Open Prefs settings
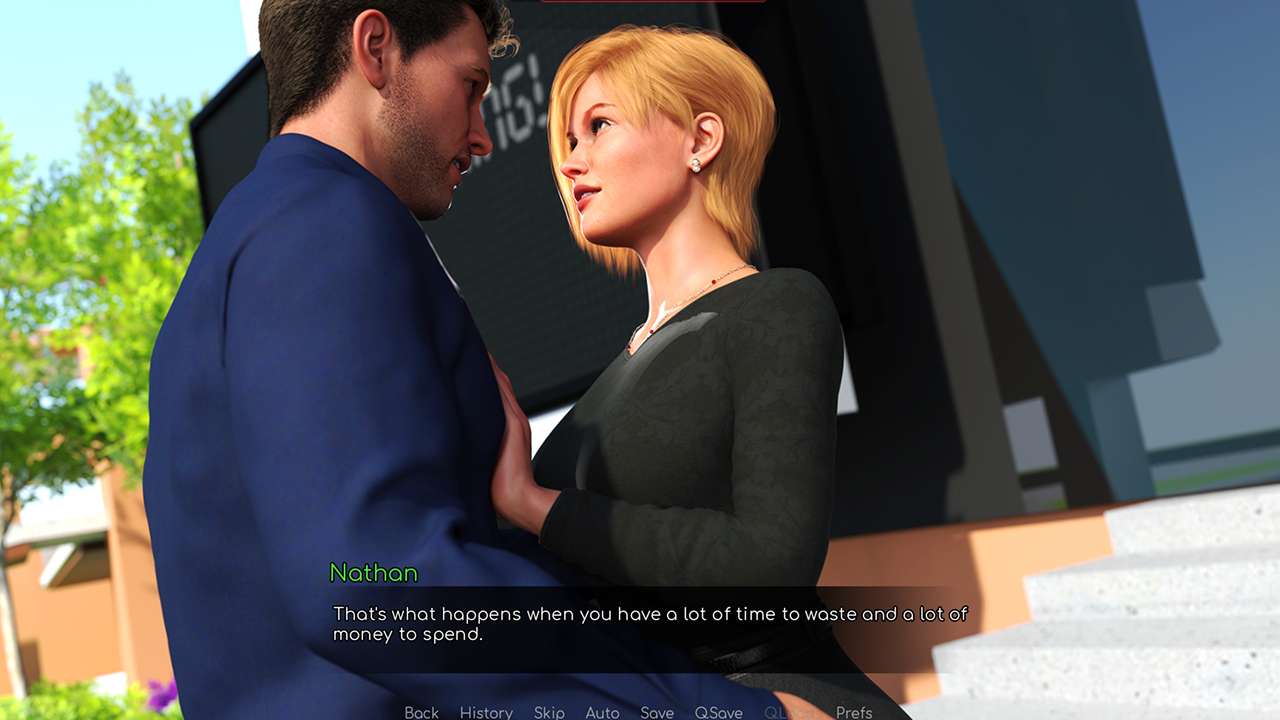Viewport: 1280px width, 720px height. point(854,712)
